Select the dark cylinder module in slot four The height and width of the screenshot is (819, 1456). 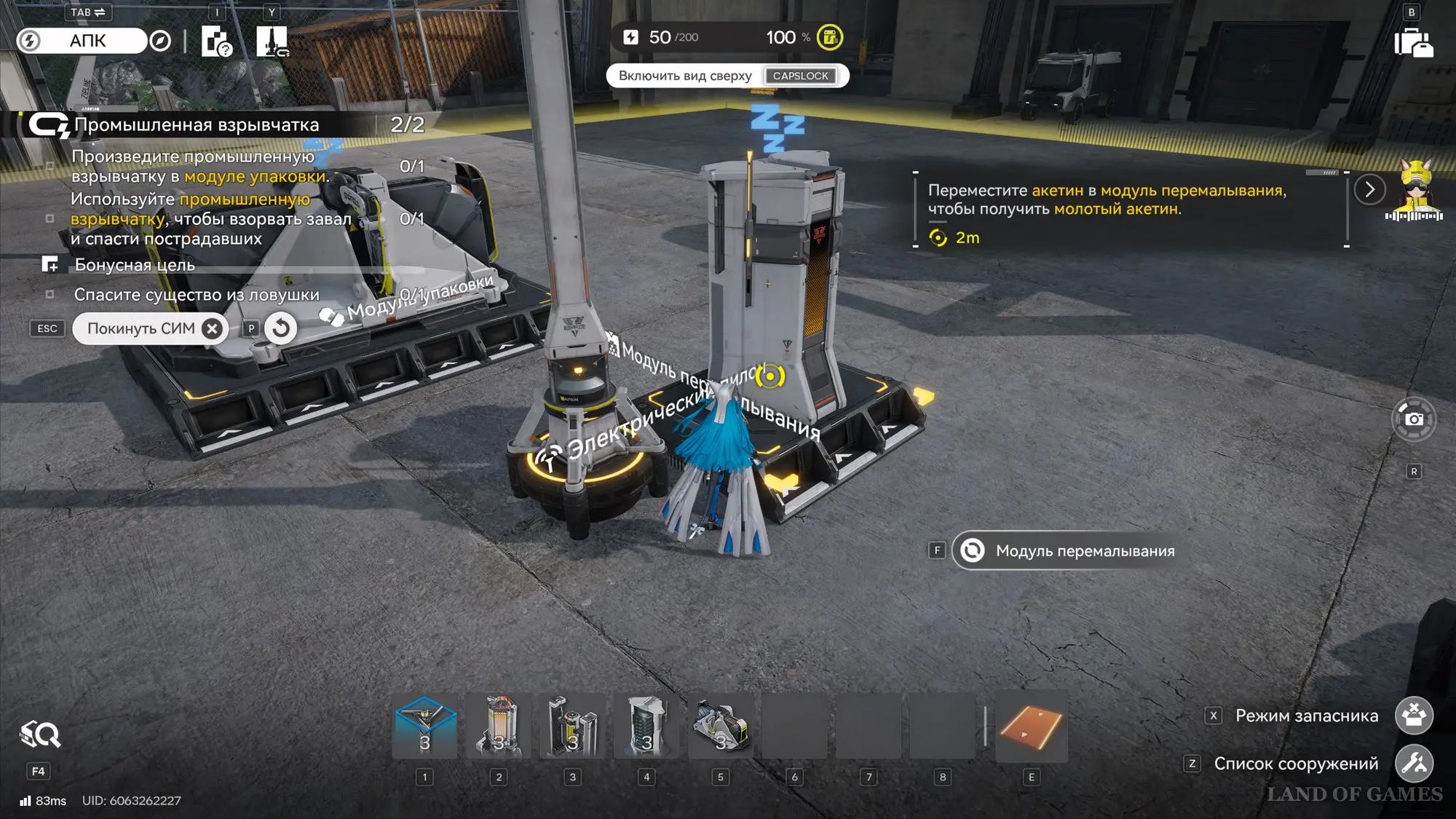tap(646, 727)
